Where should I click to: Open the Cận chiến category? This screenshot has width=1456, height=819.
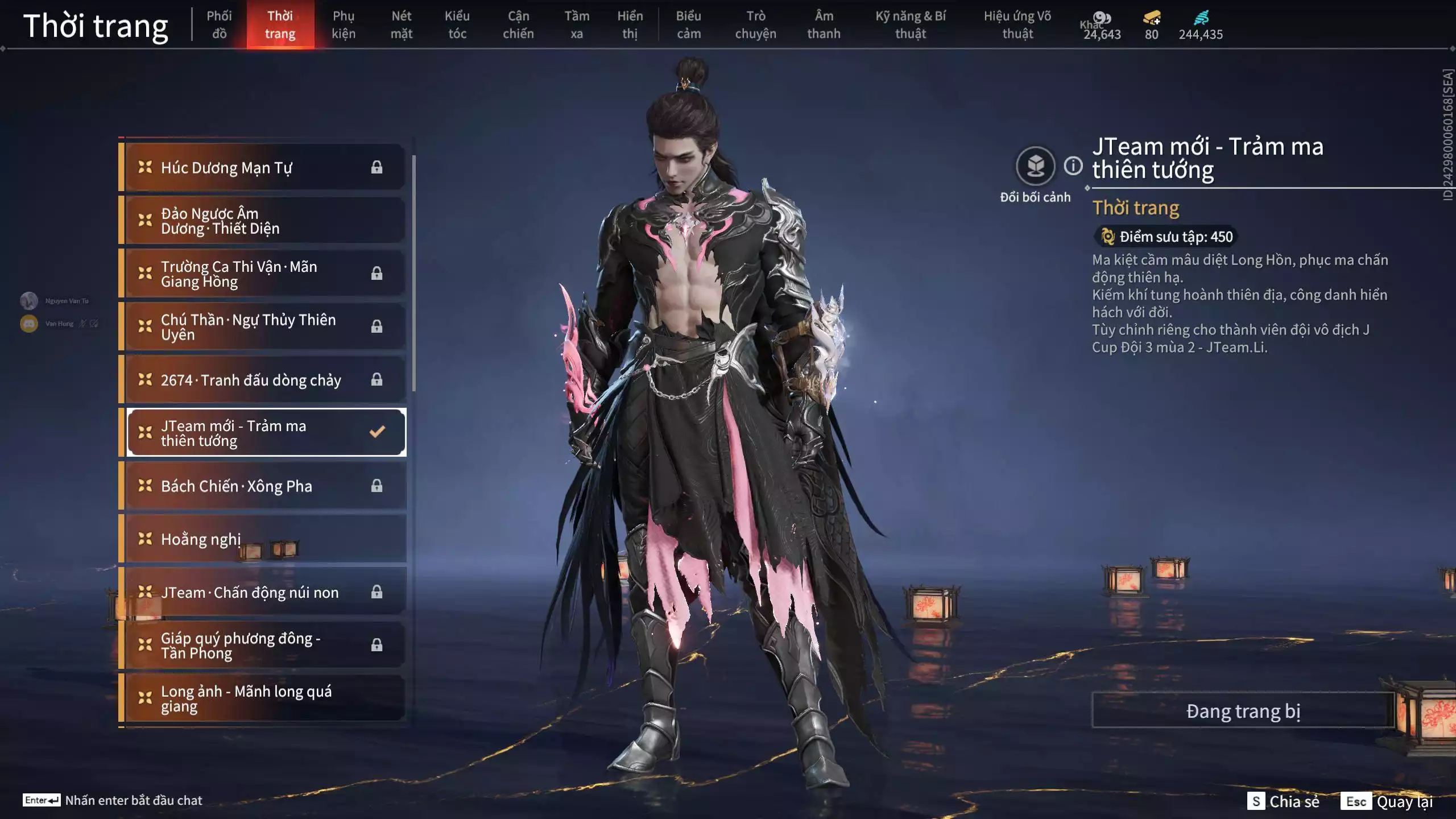[518, 24]
